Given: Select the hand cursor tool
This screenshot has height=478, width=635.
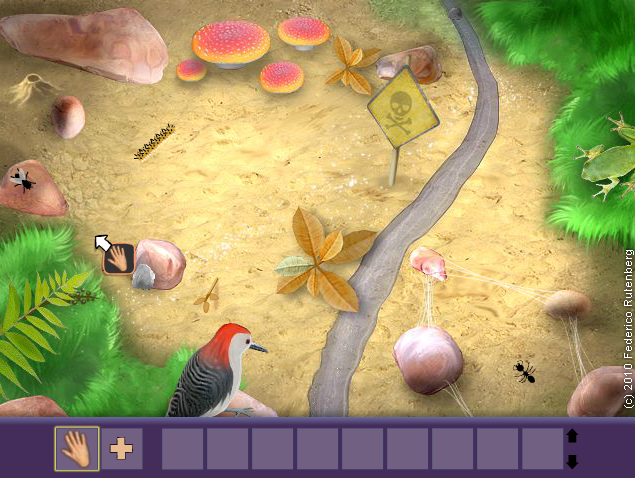Looking at the screenshot, I should point(77,448).
